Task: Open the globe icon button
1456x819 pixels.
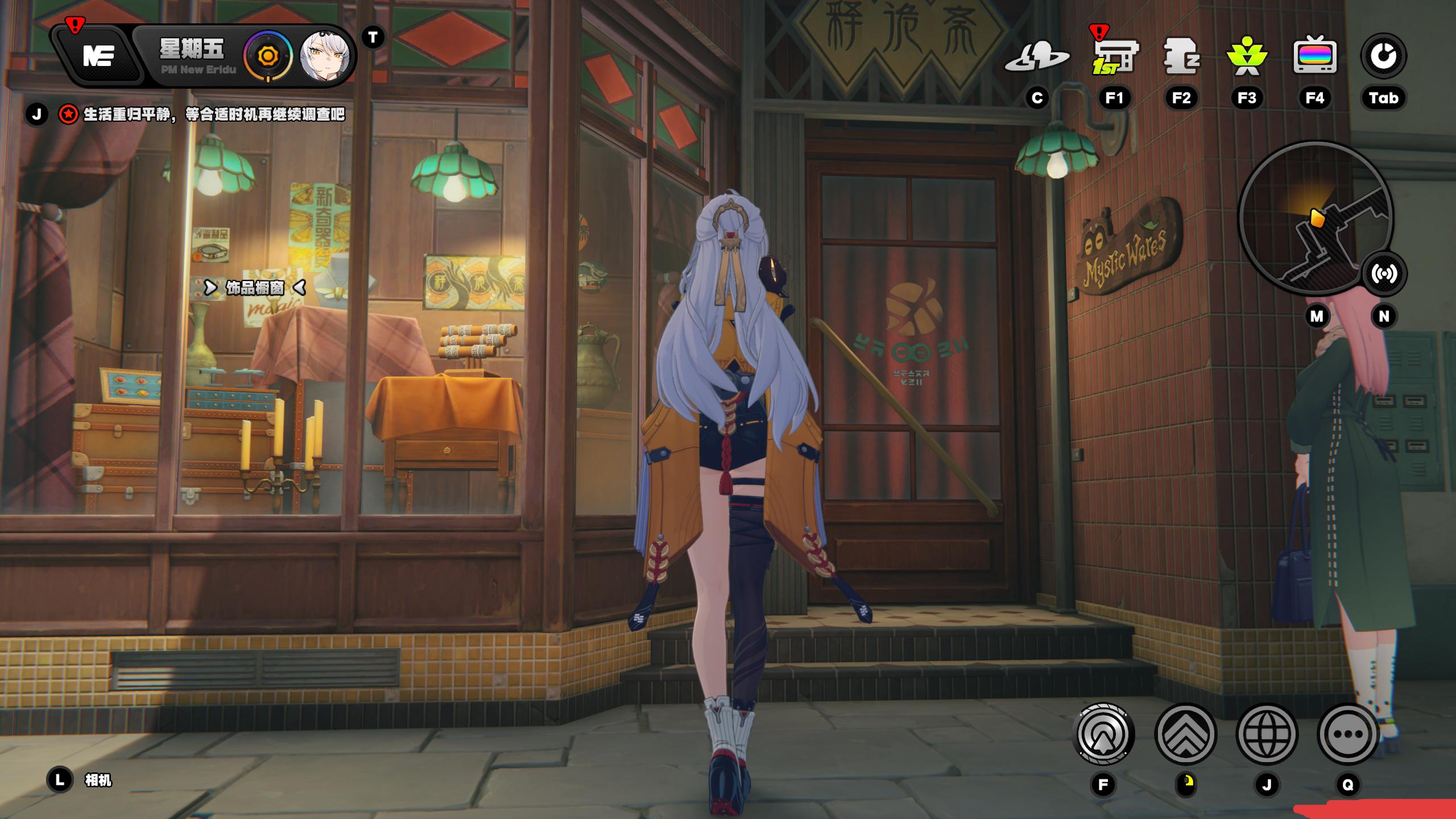Action: point(1267,734)
